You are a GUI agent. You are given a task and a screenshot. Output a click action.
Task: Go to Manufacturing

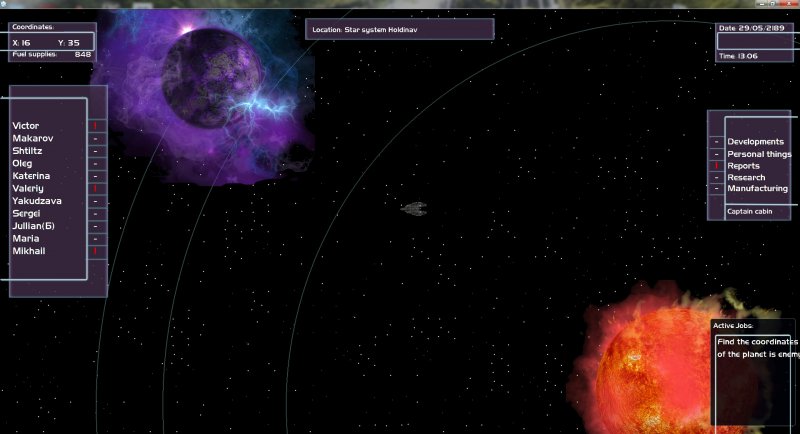coord(757,189)
